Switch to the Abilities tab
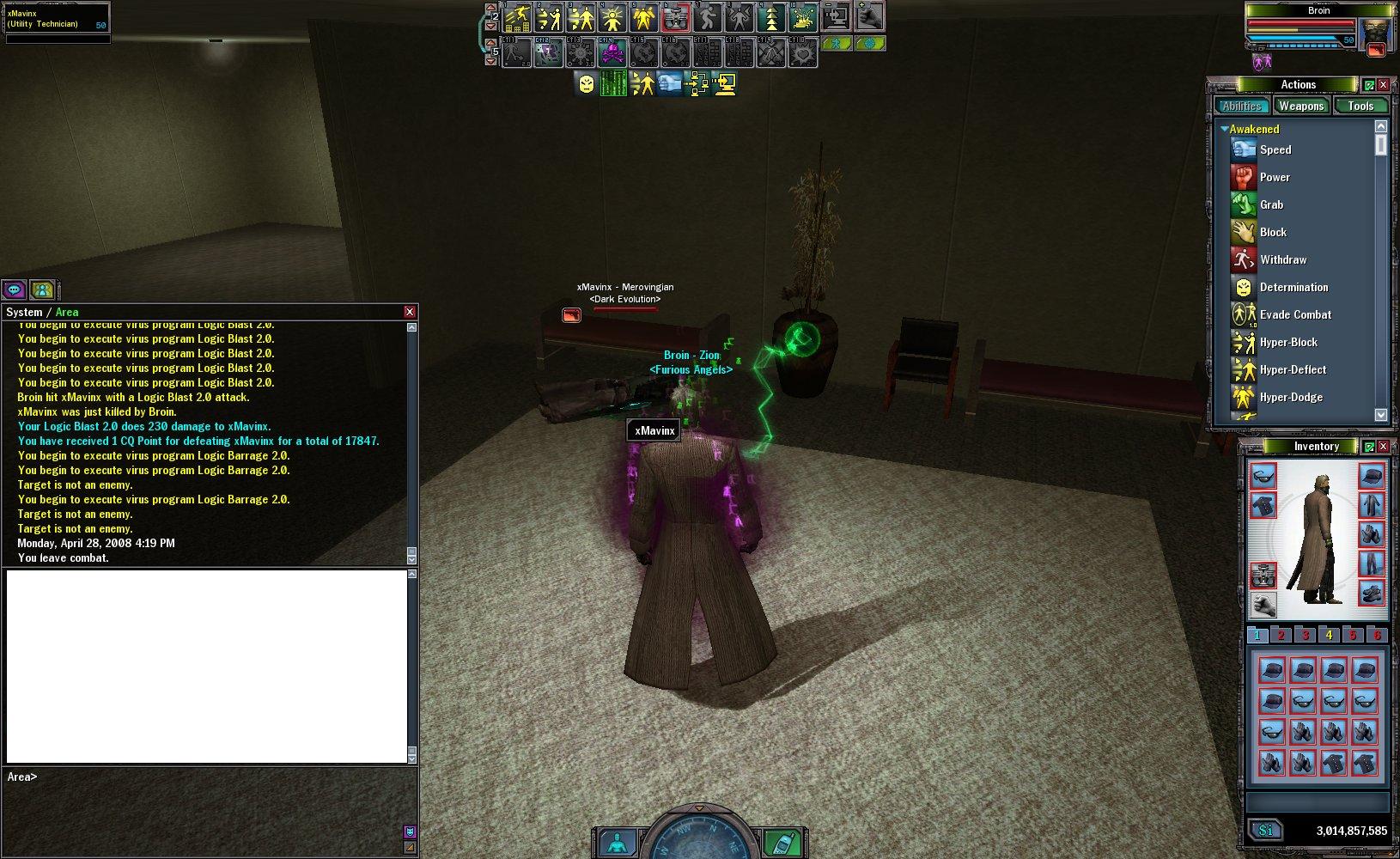The width and height of the screenshot is (1400, 859). (x=1242, y=106)
